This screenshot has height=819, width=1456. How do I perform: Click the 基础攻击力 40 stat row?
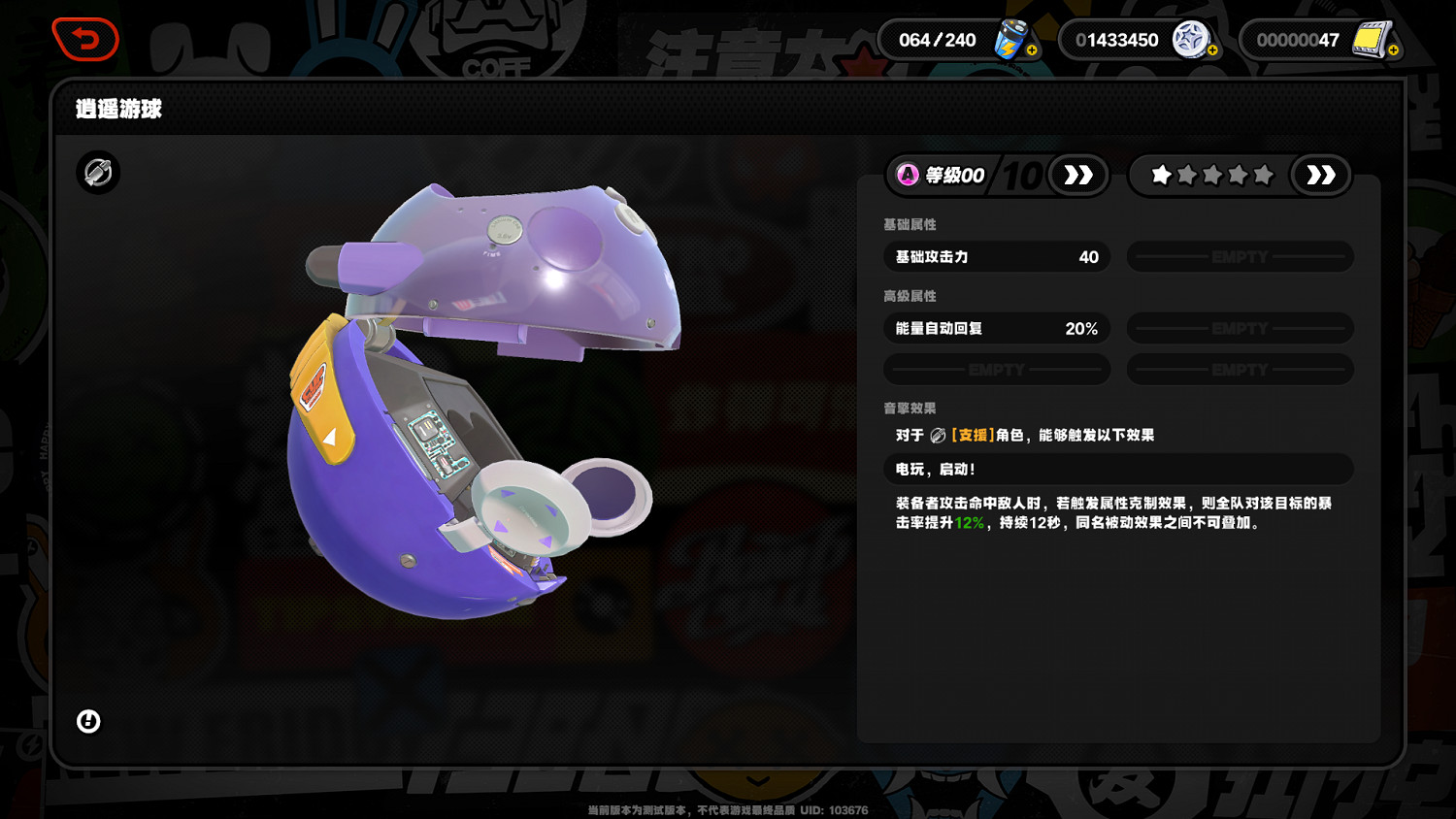(996, 256)
